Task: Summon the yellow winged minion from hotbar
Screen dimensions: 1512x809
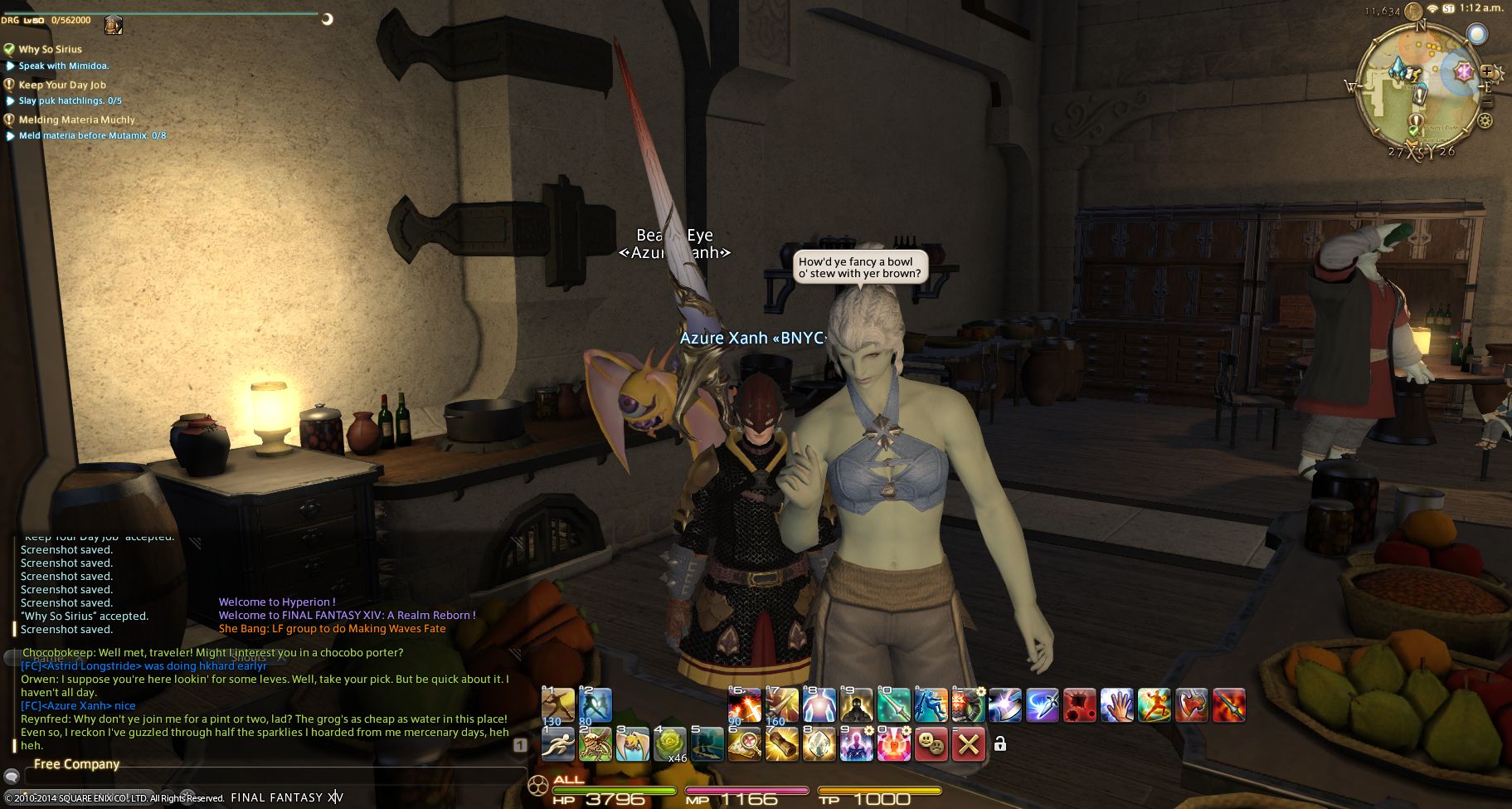Action: (632, 744)
